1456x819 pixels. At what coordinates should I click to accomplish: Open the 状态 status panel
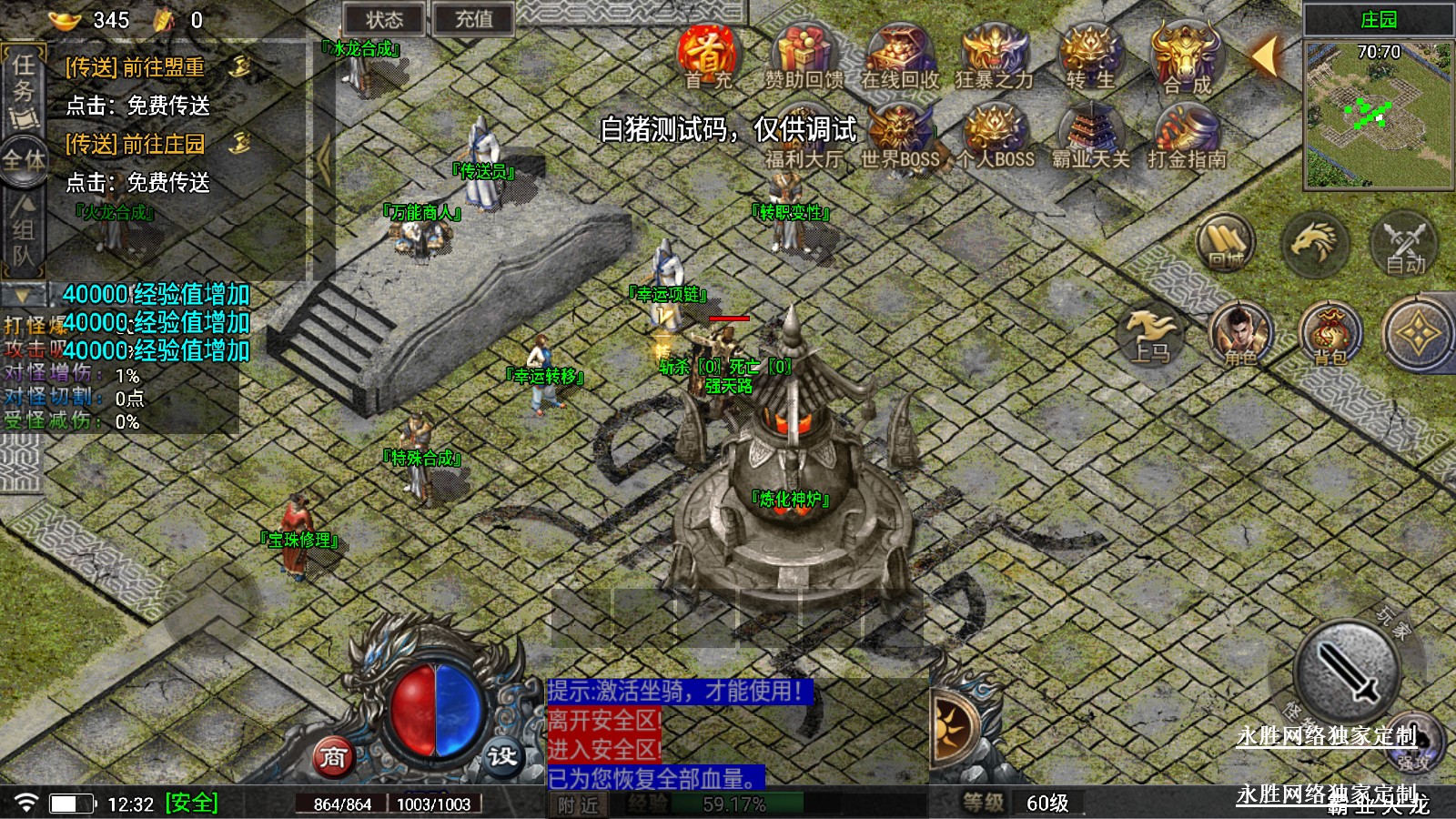[384, 19]
